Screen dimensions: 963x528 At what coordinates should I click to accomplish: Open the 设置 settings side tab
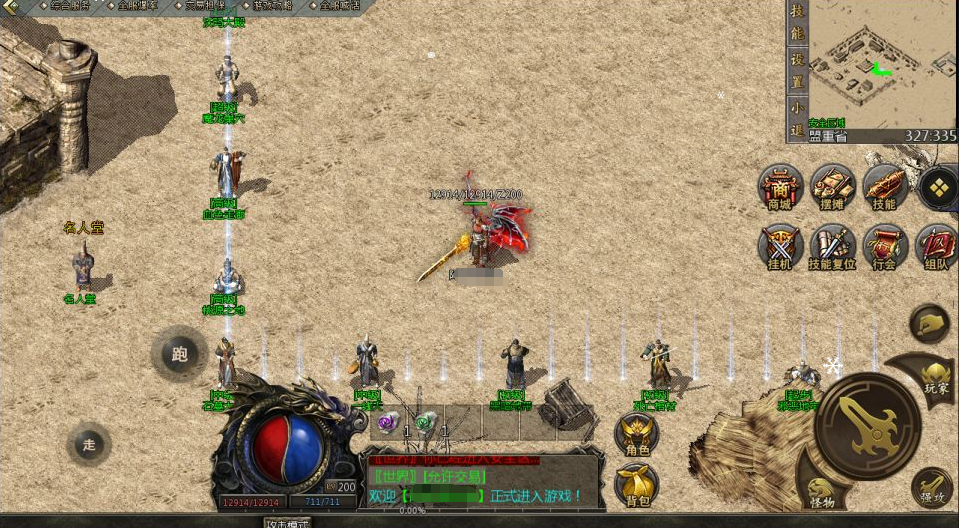pos(797,59)
